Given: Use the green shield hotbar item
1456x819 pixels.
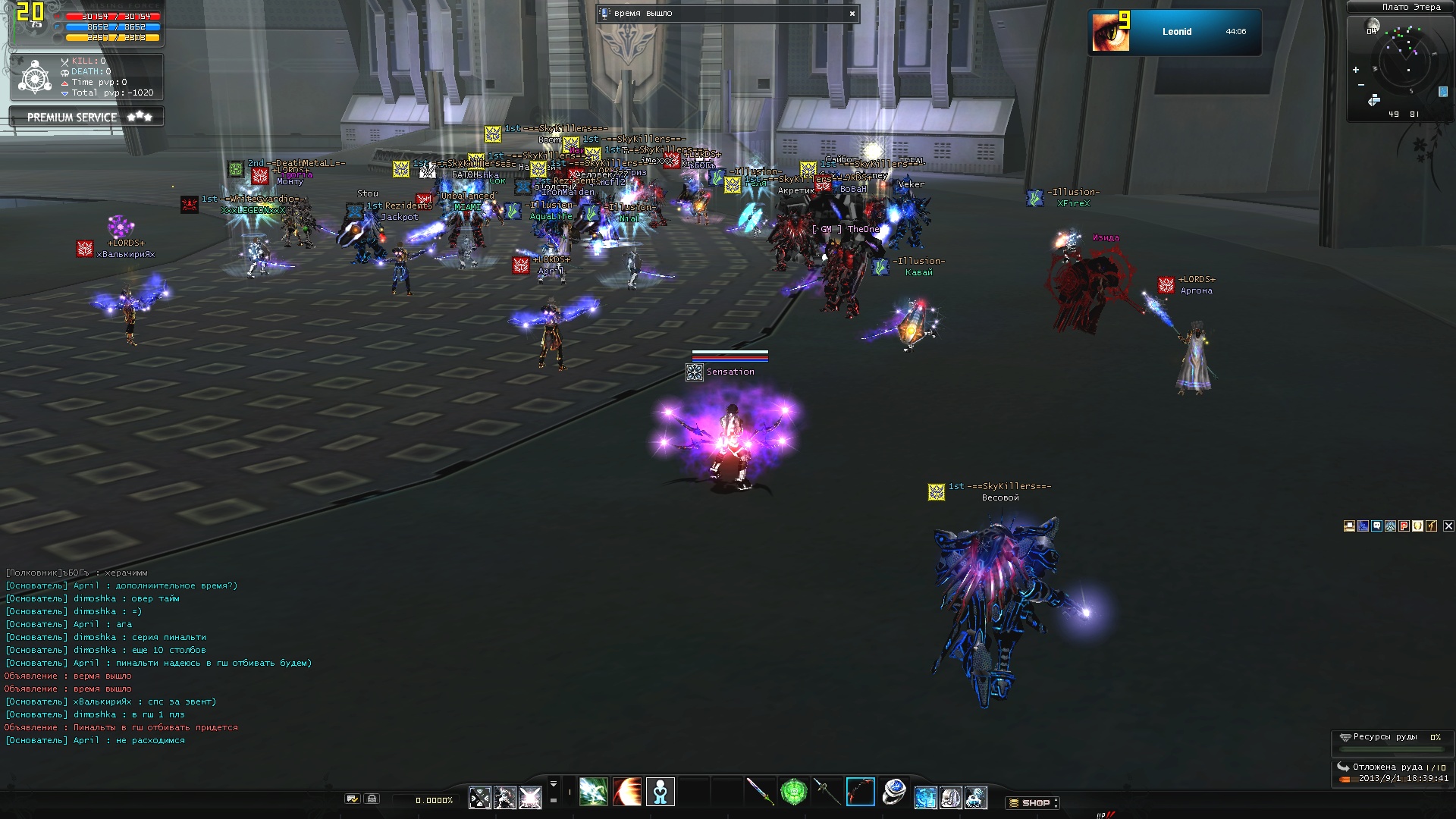Looking at the screenshot, I should point(793,792).
